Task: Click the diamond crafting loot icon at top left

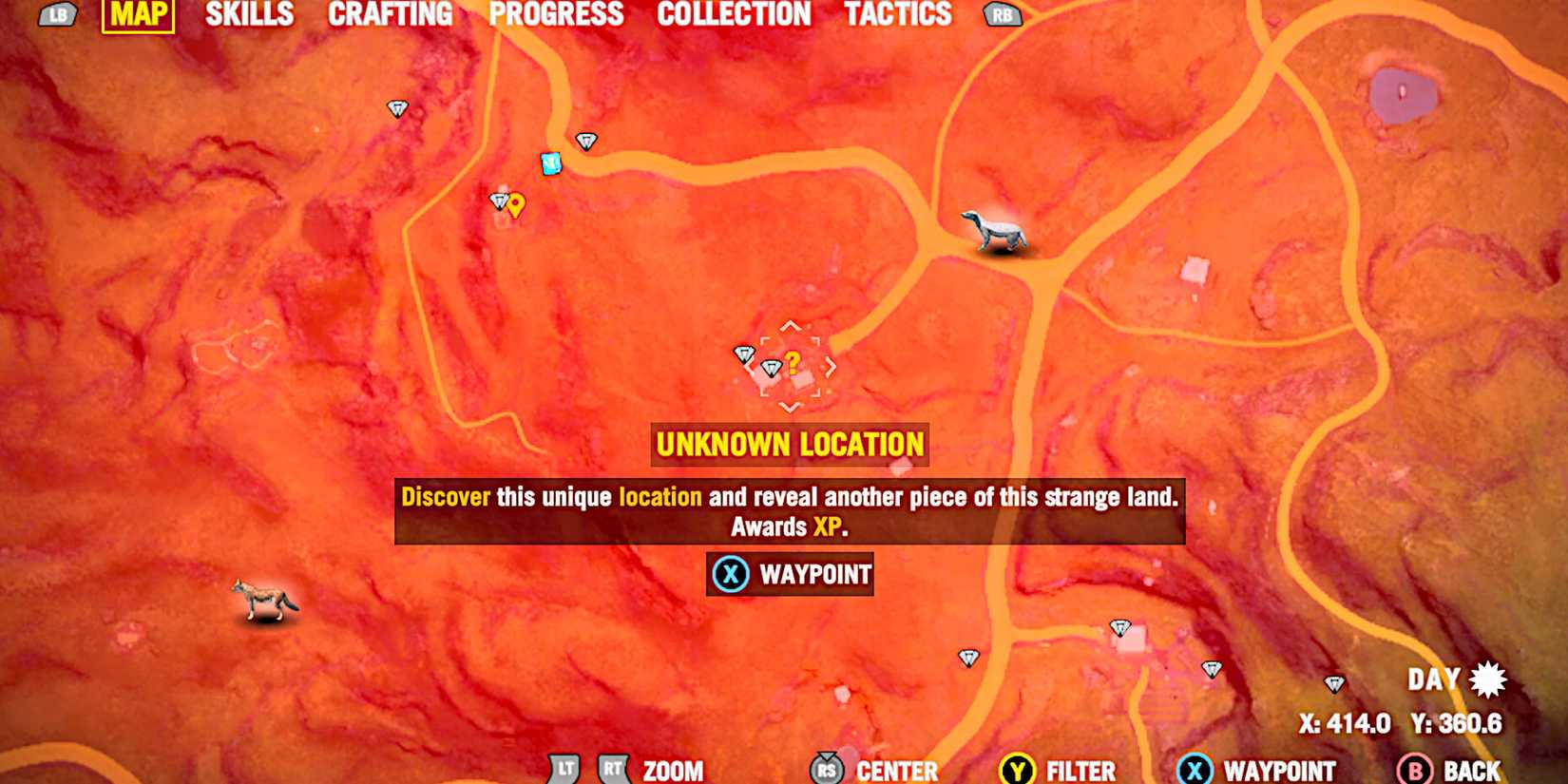Action: [x=398, y=107]
